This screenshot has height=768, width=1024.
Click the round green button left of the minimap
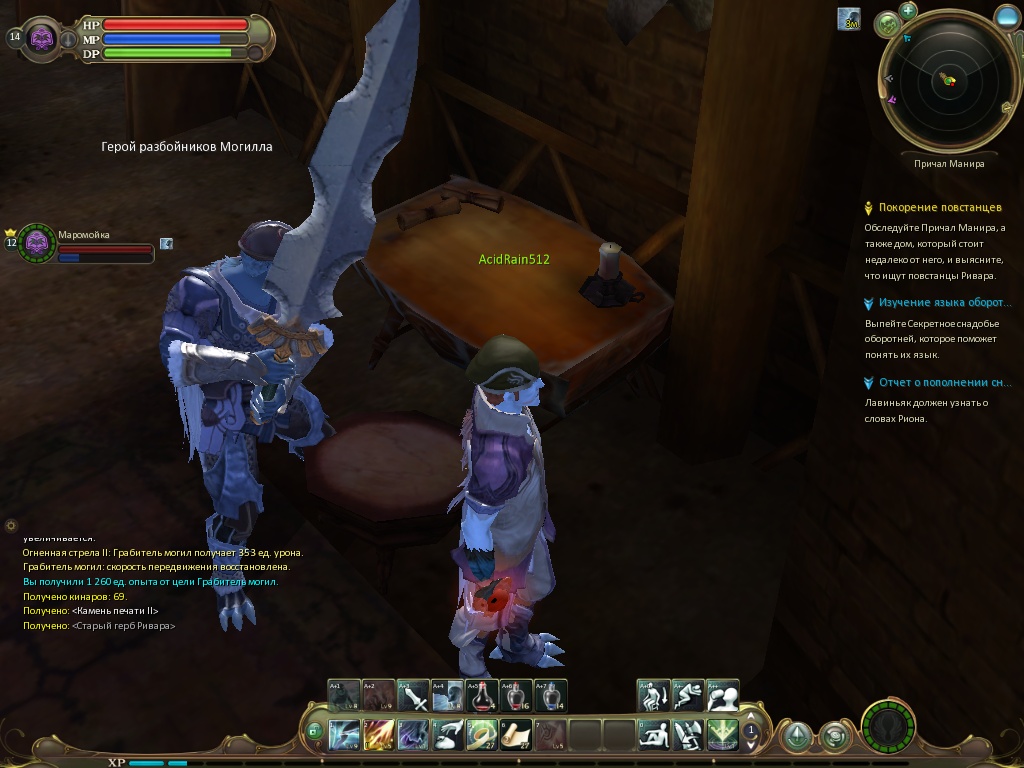pos(887,25)
